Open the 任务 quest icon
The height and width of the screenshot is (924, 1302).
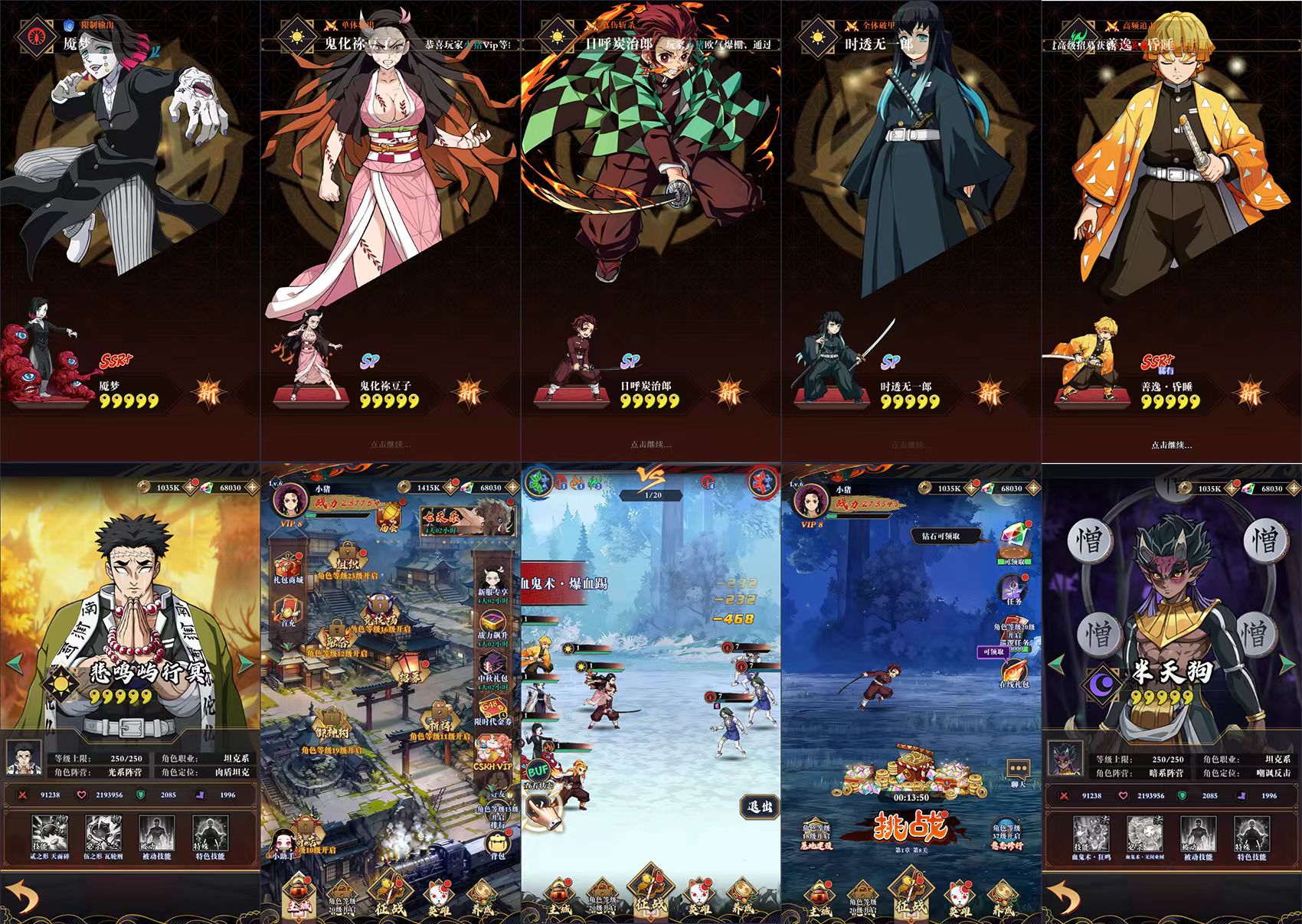[1012, 587]
